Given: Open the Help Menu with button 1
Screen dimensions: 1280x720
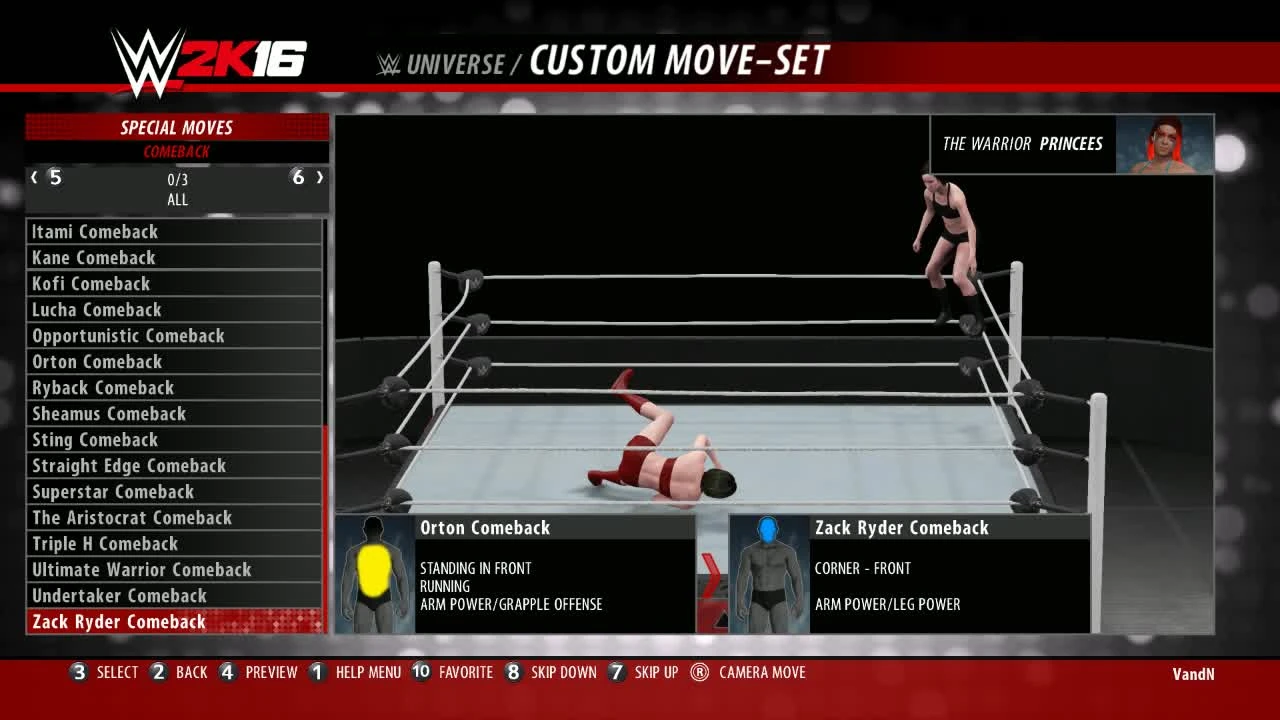Looking at the screenshot, I should (x=317, y=672).
